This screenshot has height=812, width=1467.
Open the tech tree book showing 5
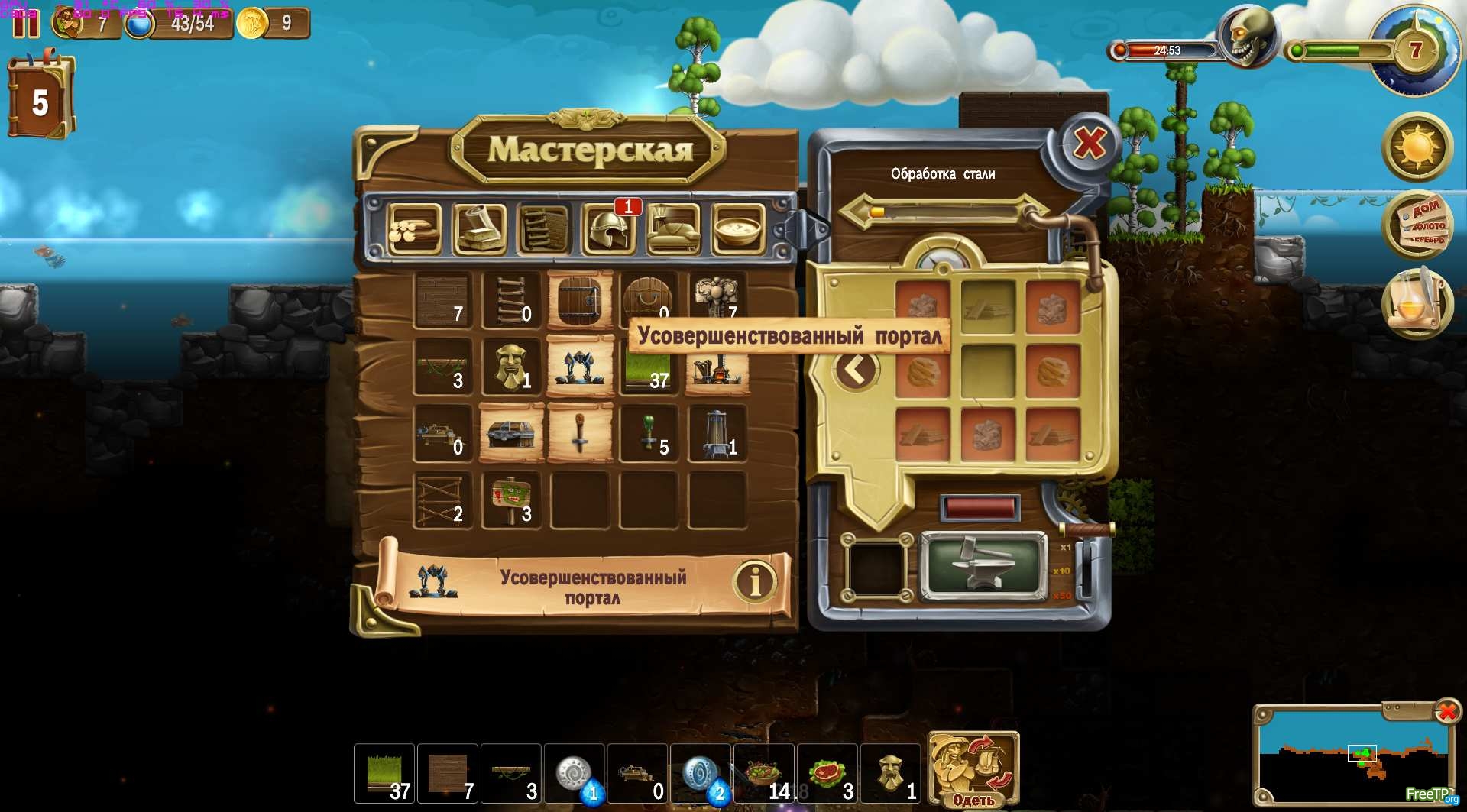40,99
